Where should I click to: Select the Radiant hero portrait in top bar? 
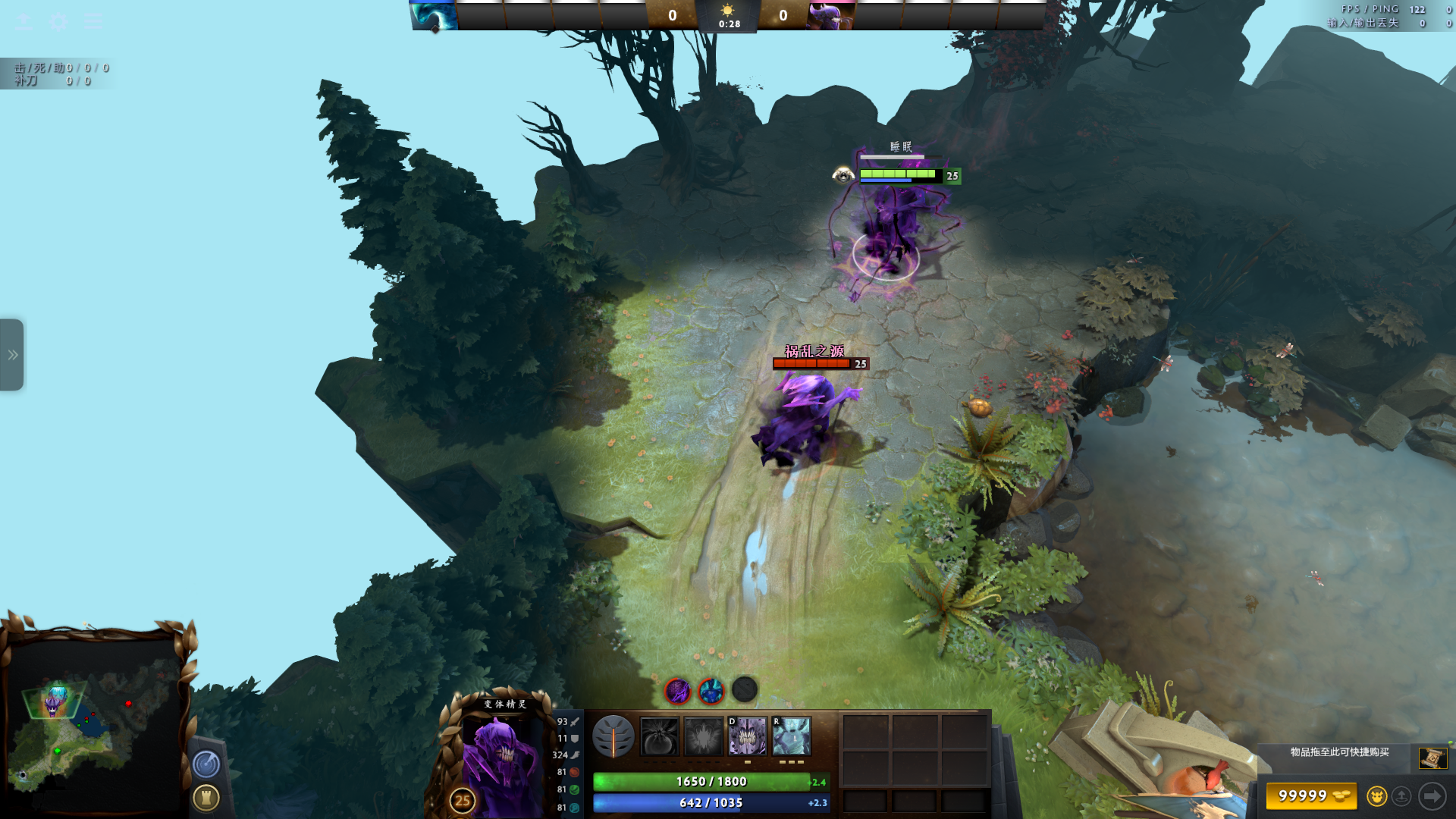click(x=435, y=15)
